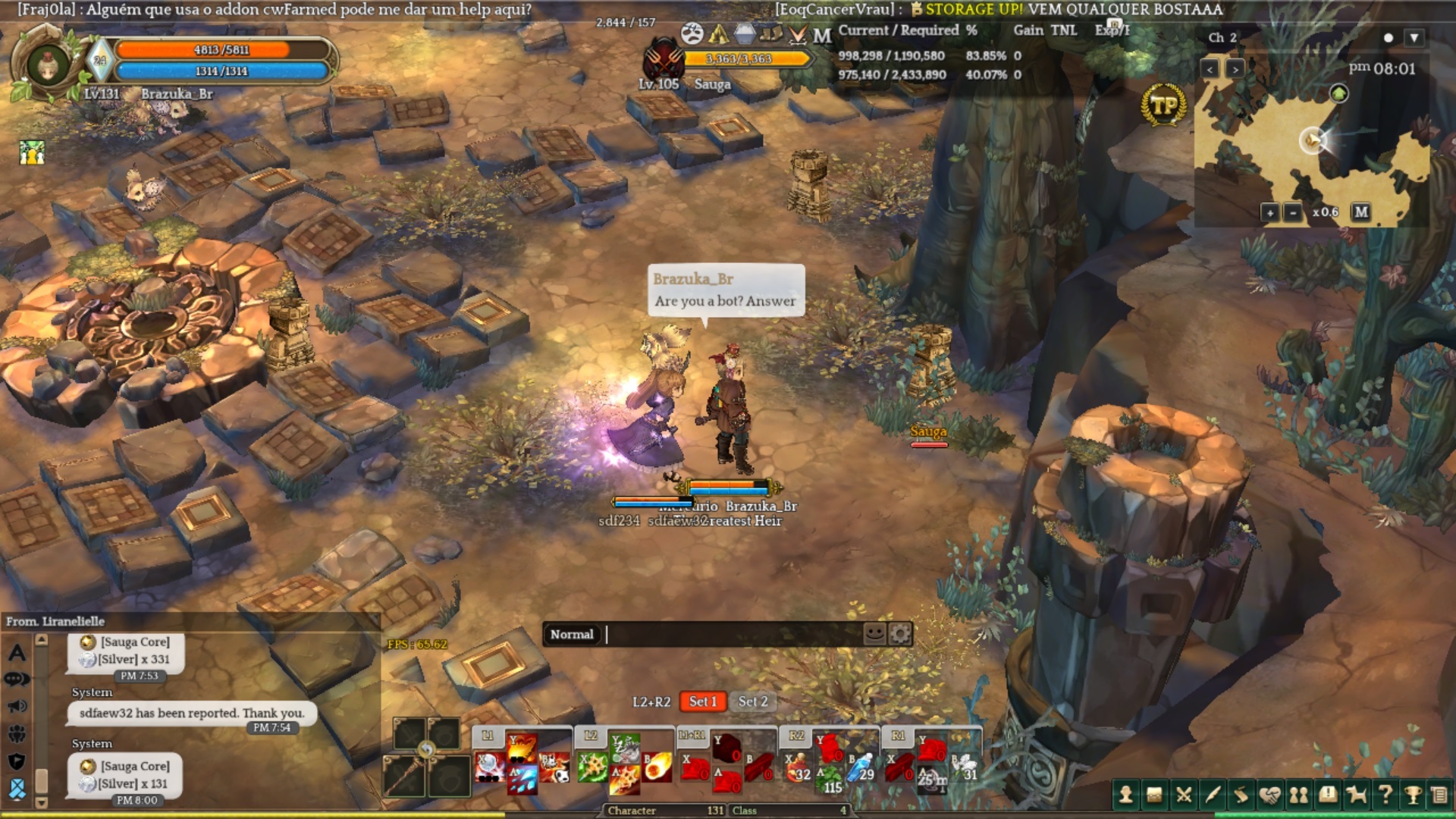The height and width of the screenshot is (819, 1456).
Task: Collapse the minimap with the down-triangle button
Action: (1414, 37)
